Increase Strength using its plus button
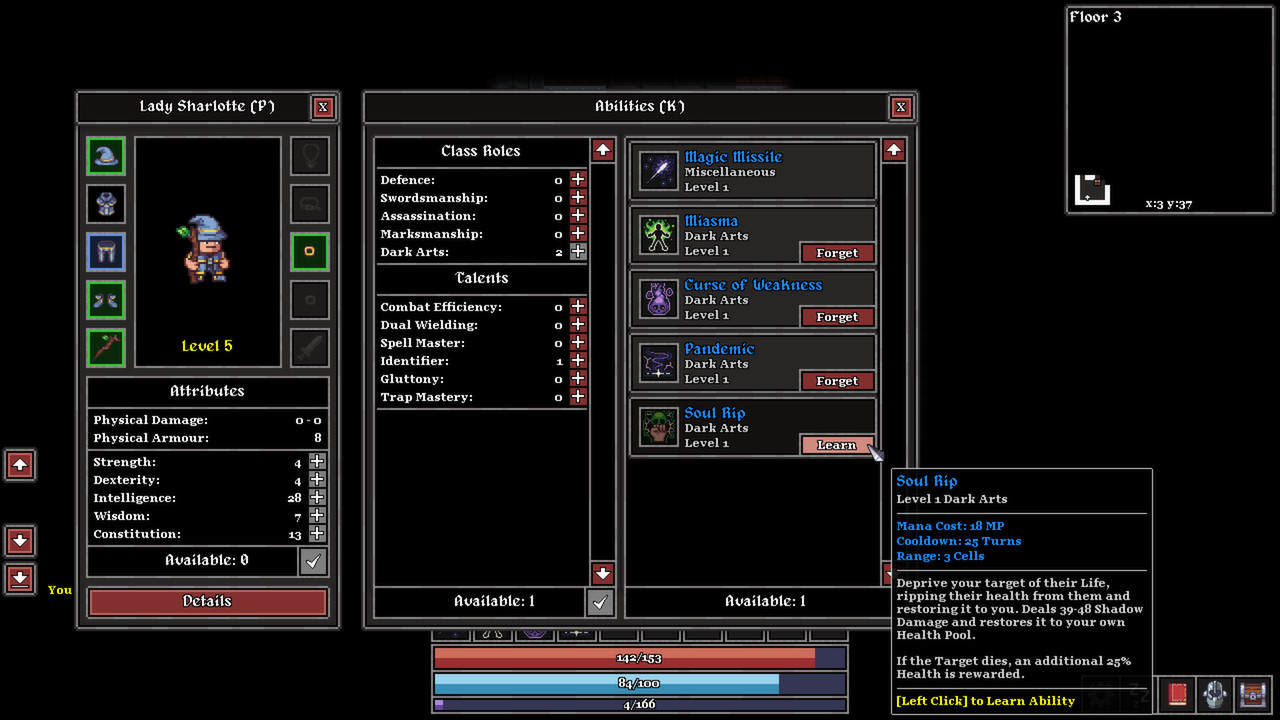The width and height of the screenshot is (1280, 720). pos(316,461)
